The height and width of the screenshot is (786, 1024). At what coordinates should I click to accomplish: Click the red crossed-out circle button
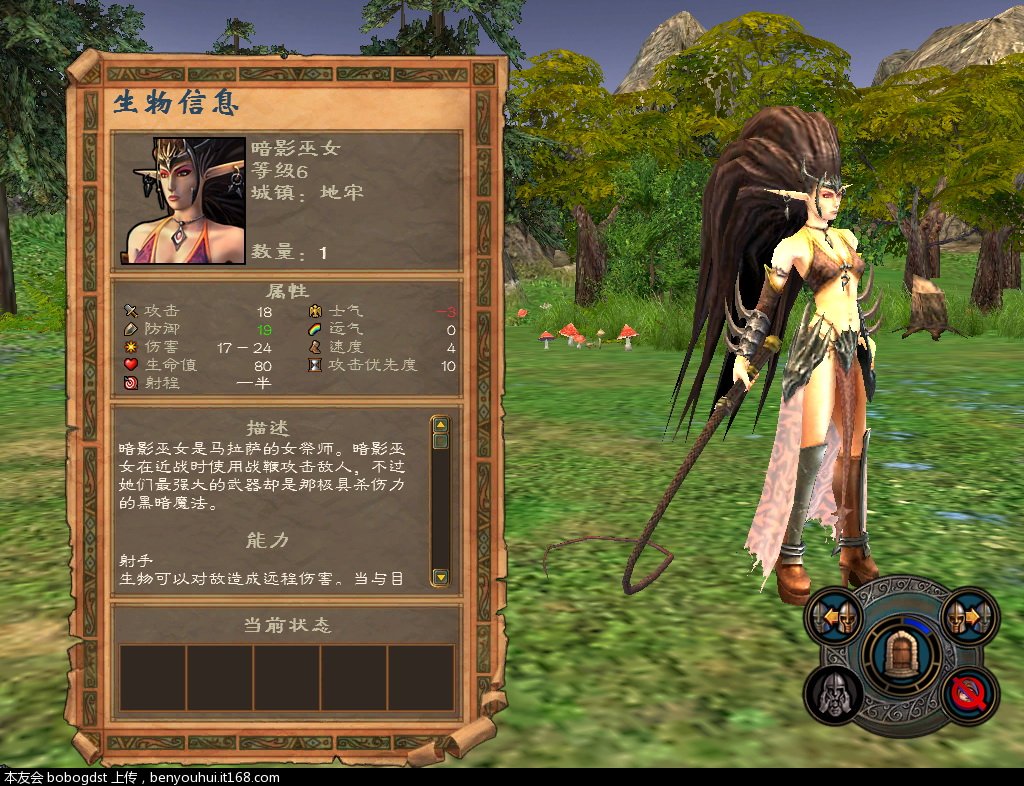coord(970,694)
